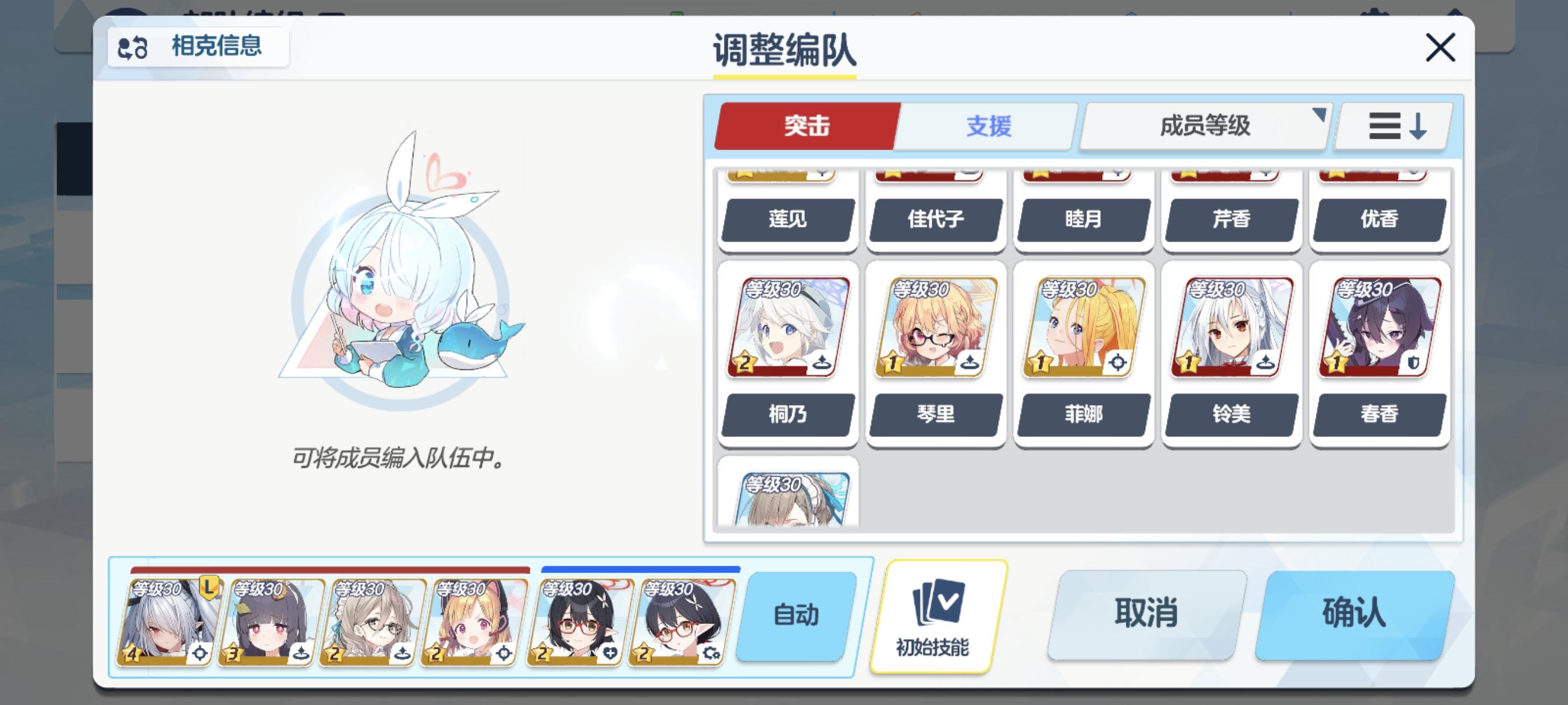1568x705 pixels.
Task: Open the 成员等级 sorting dropdown
Action: pyautogui.click(x=1202, y=126)
